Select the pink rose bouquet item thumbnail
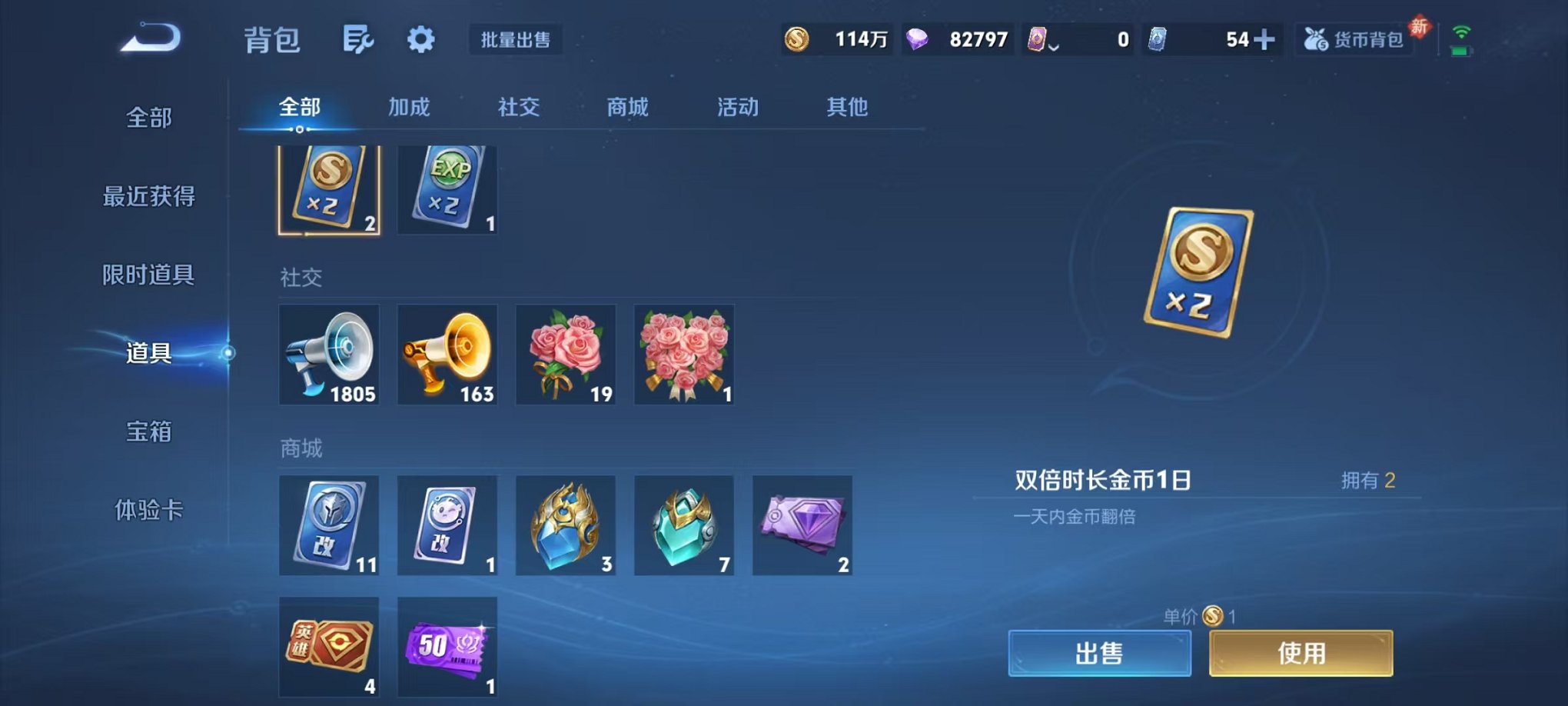 (x=566, y=355)
